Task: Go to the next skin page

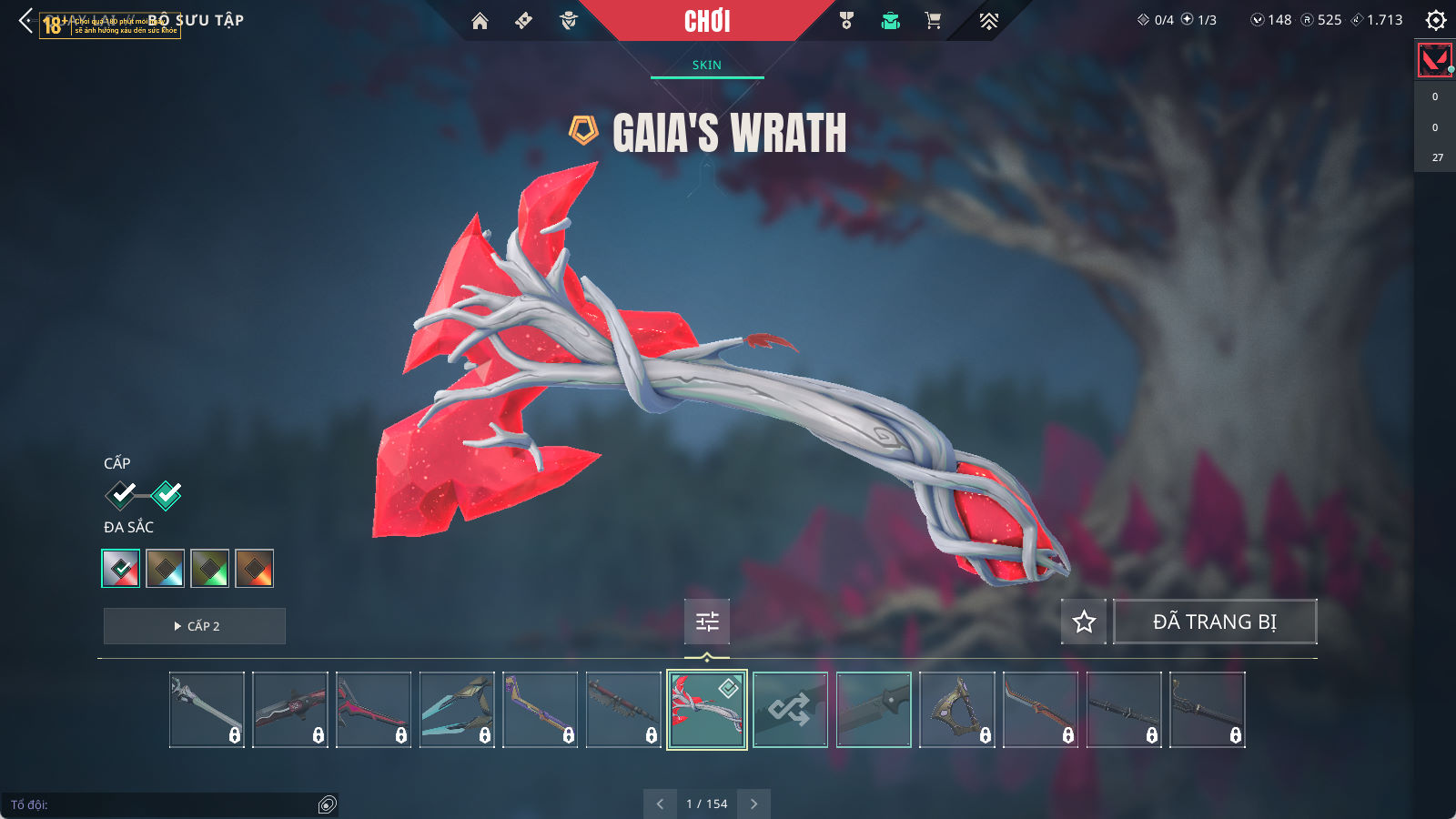Action: pos(753,804)
